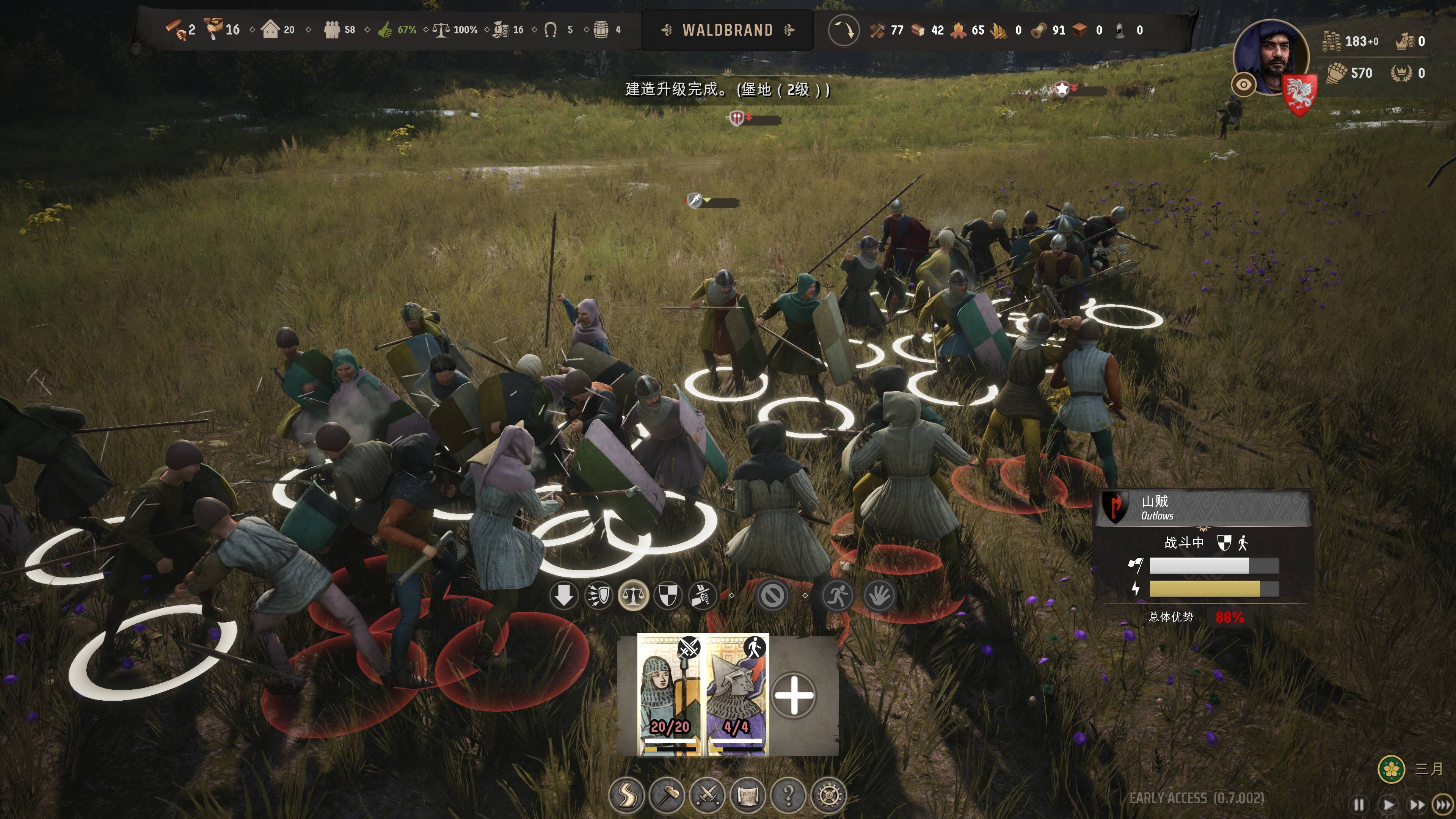Select the down-arrow formation command

click(563, 595)
